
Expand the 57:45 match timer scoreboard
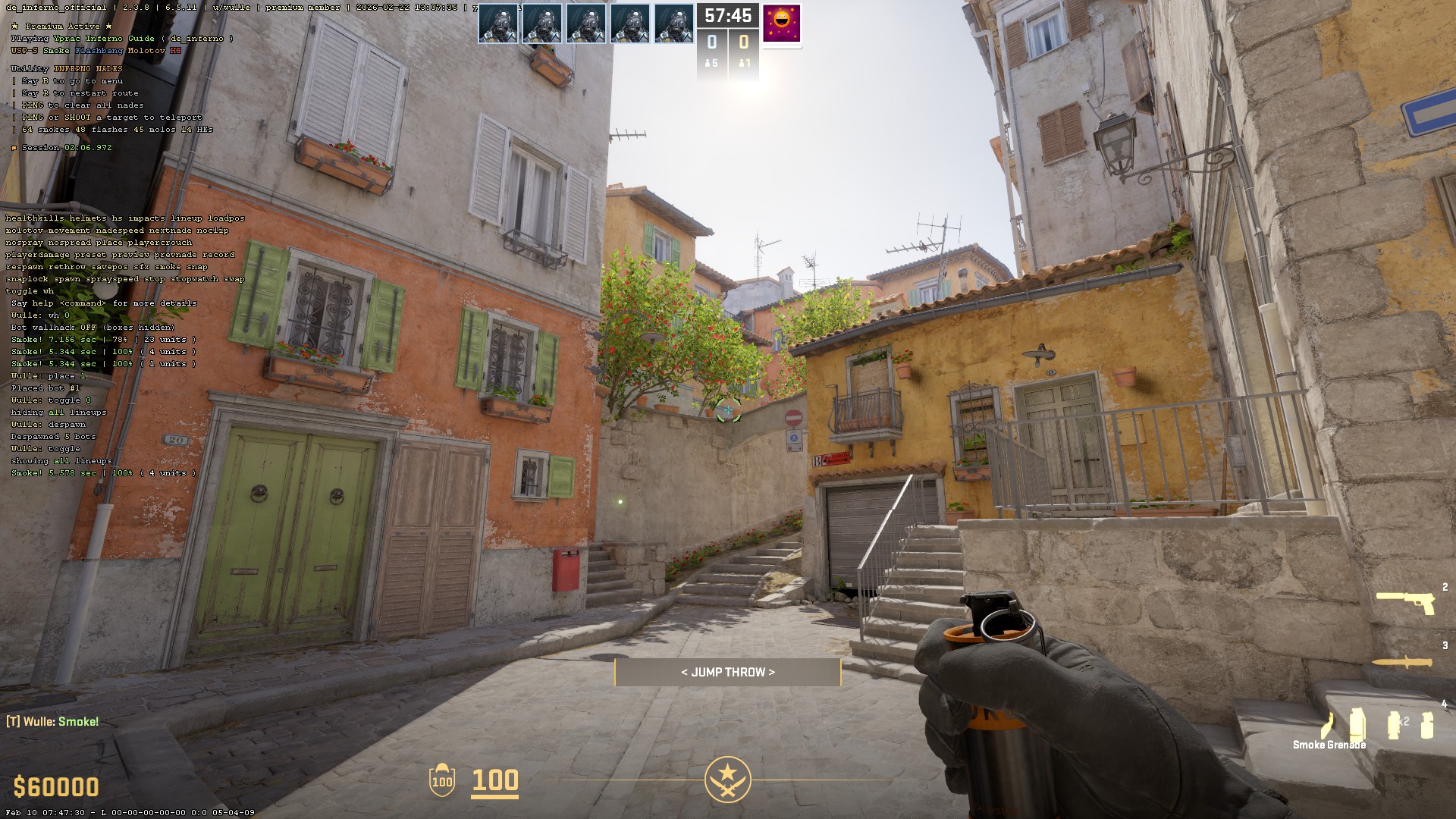point(727,14)
